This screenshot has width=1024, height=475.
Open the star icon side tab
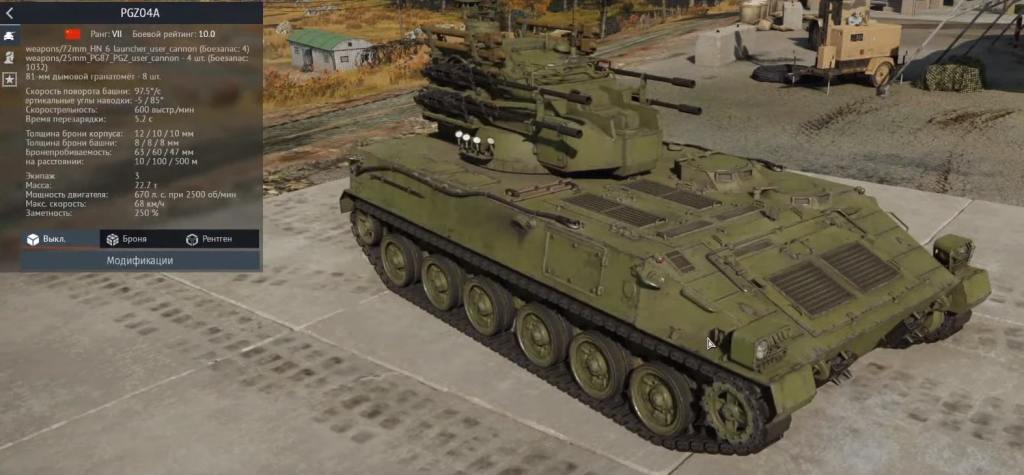(x=9, y=78)
